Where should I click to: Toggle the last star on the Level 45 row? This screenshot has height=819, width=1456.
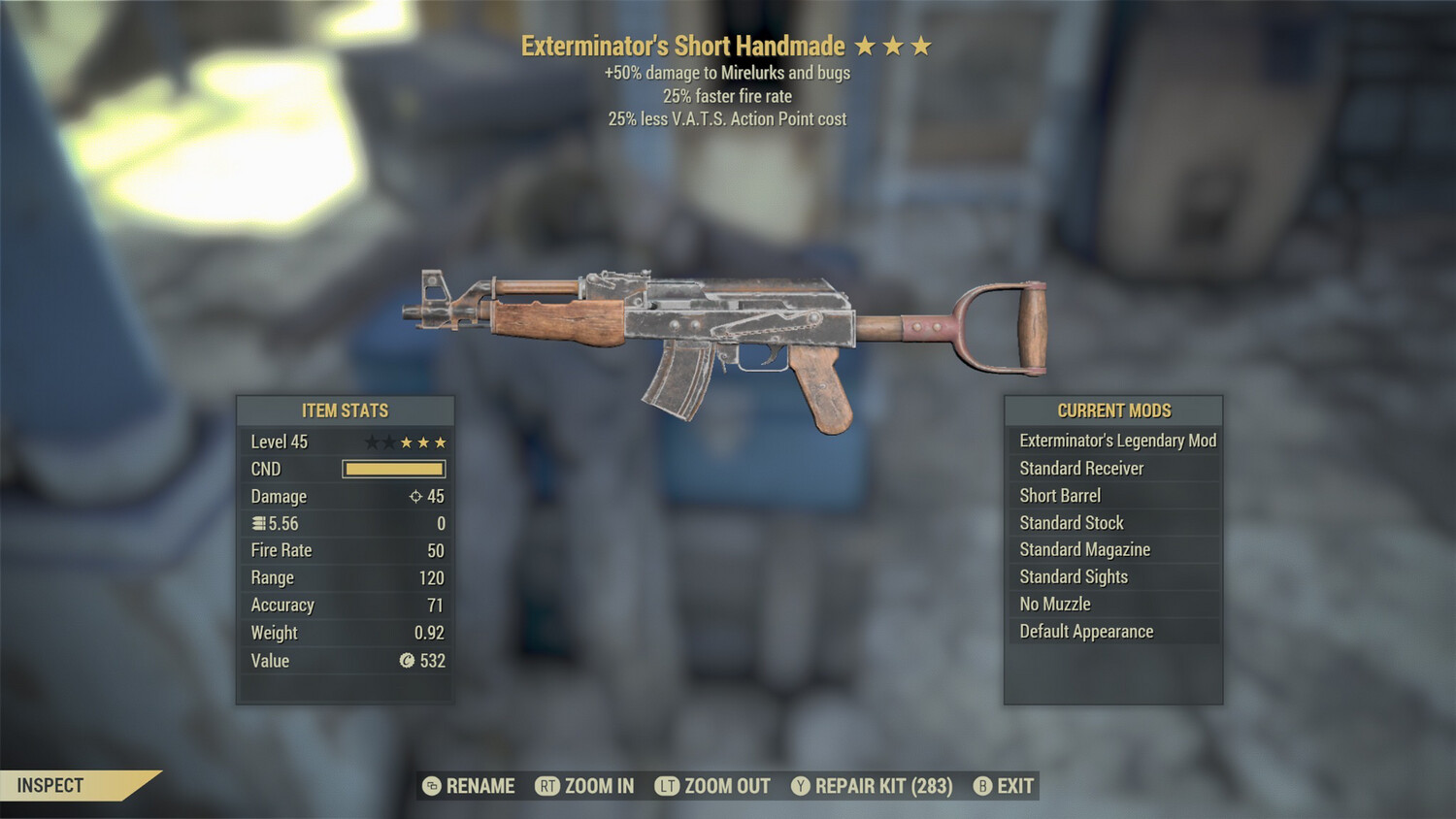(443, 442)
